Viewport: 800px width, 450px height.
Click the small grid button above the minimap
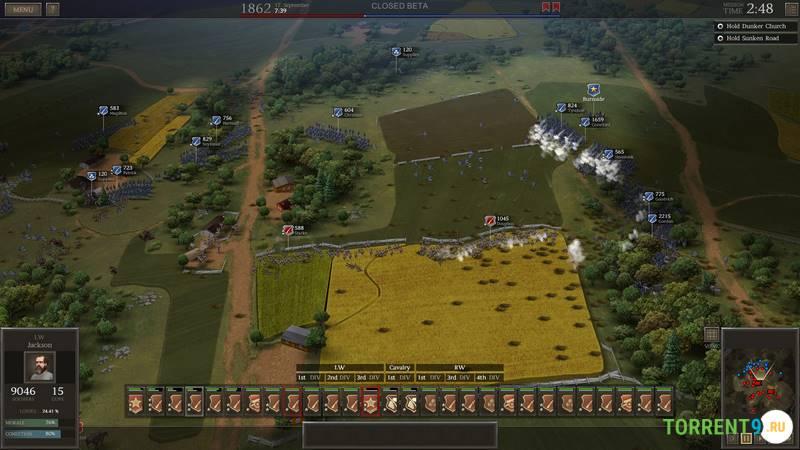point(710,334)
